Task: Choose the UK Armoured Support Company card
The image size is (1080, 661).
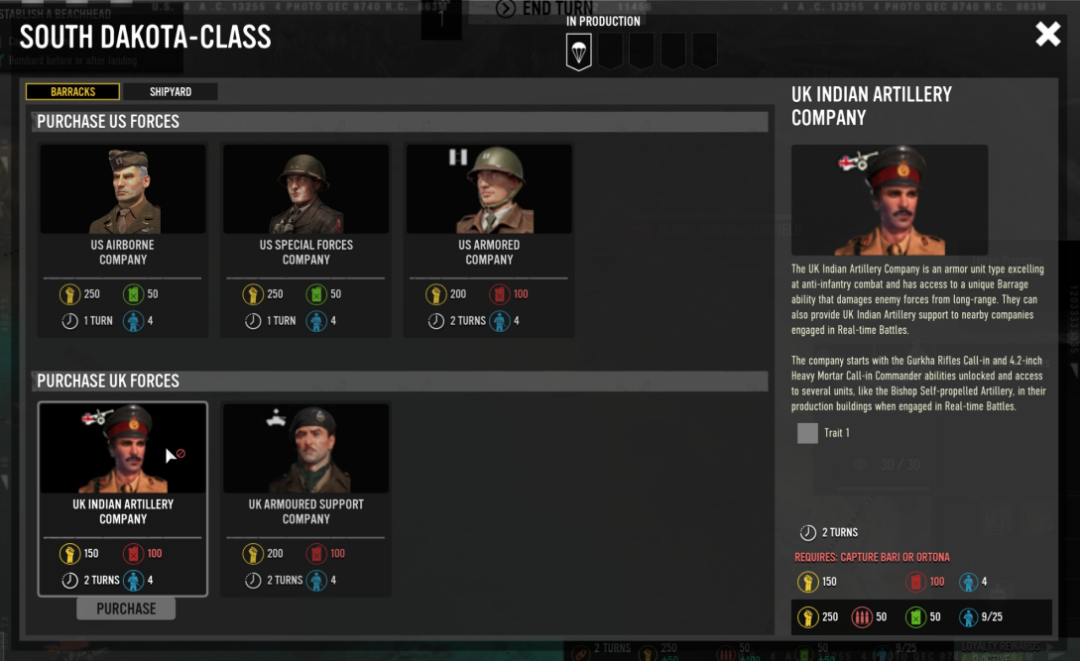Action: point(306,498)
